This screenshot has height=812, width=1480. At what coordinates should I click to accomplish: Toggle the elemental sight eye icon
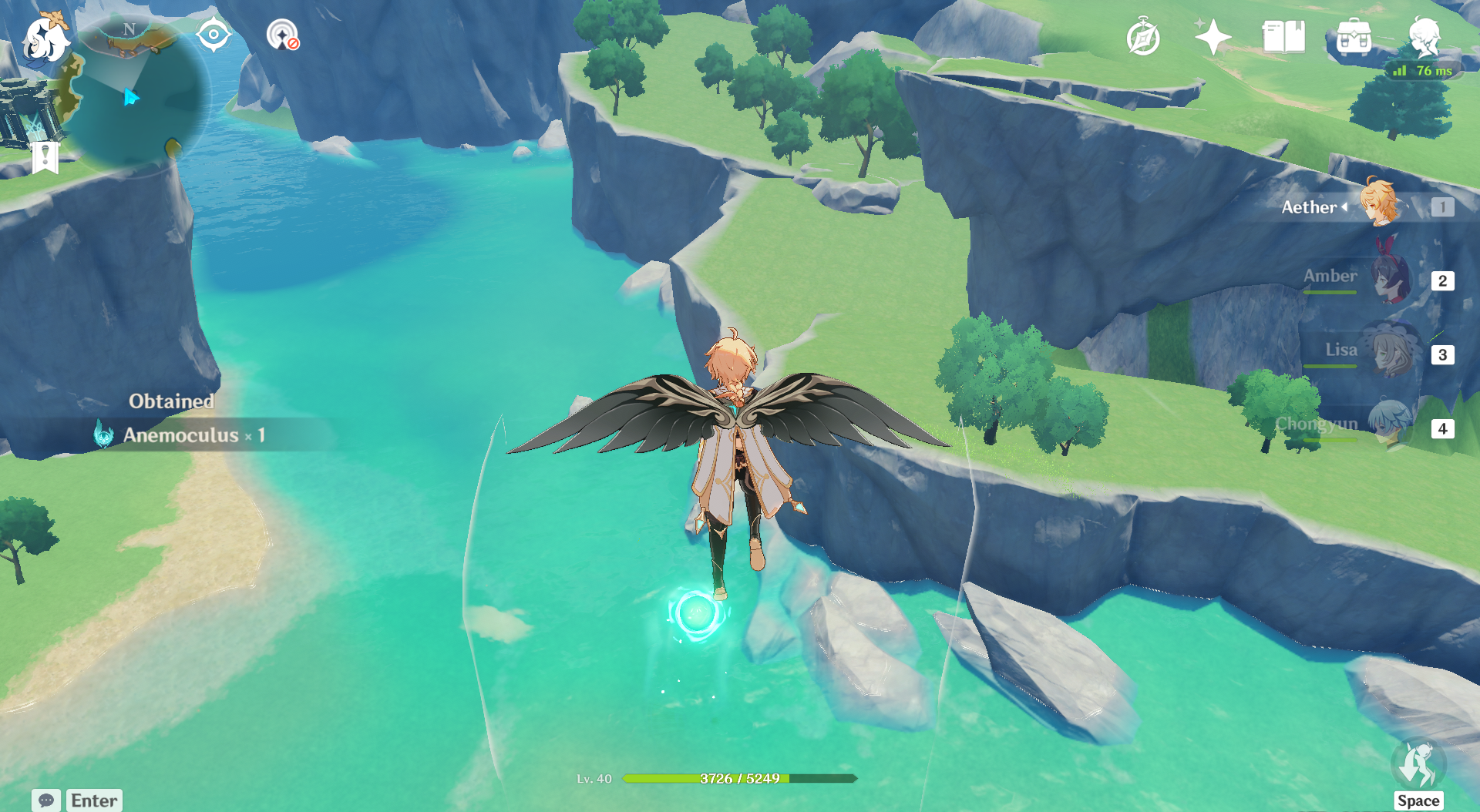(x=214, y=35)
